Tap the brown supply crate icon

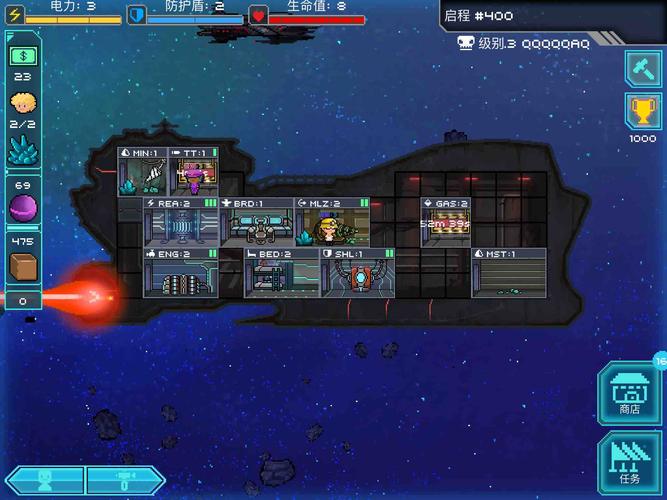(23, 267)
